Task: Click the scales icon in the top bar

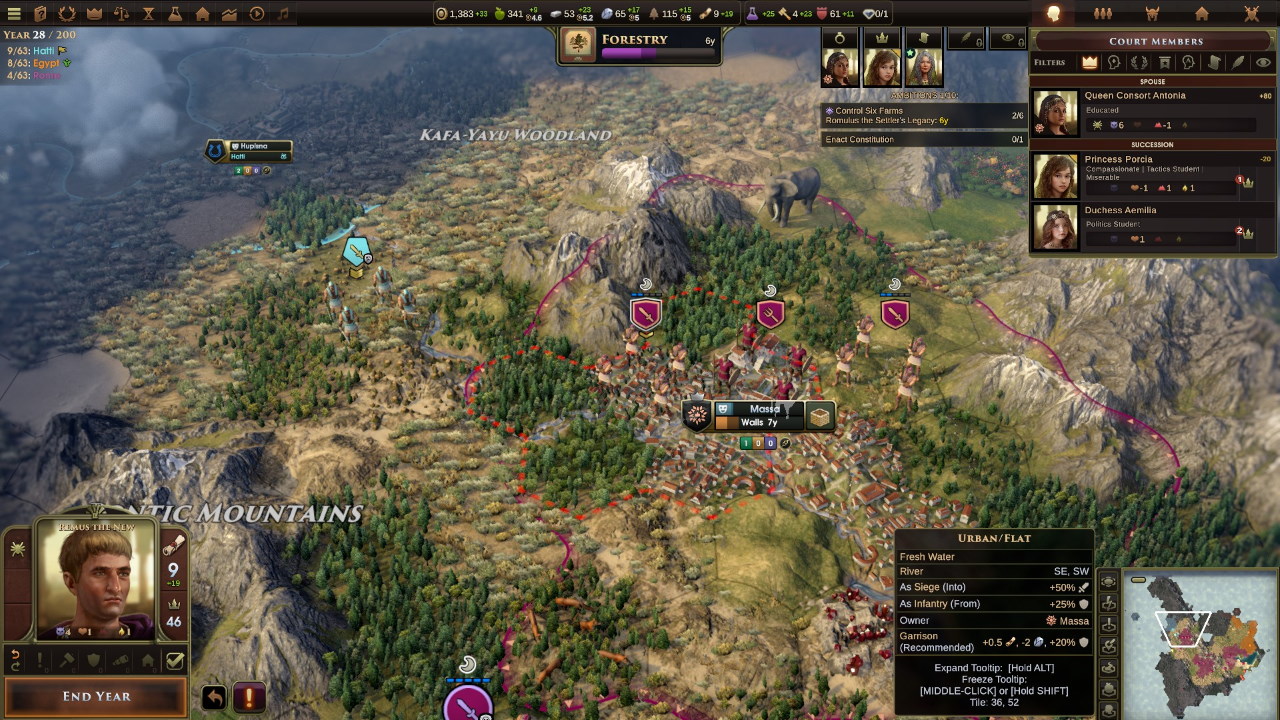Action: point(121,14)
